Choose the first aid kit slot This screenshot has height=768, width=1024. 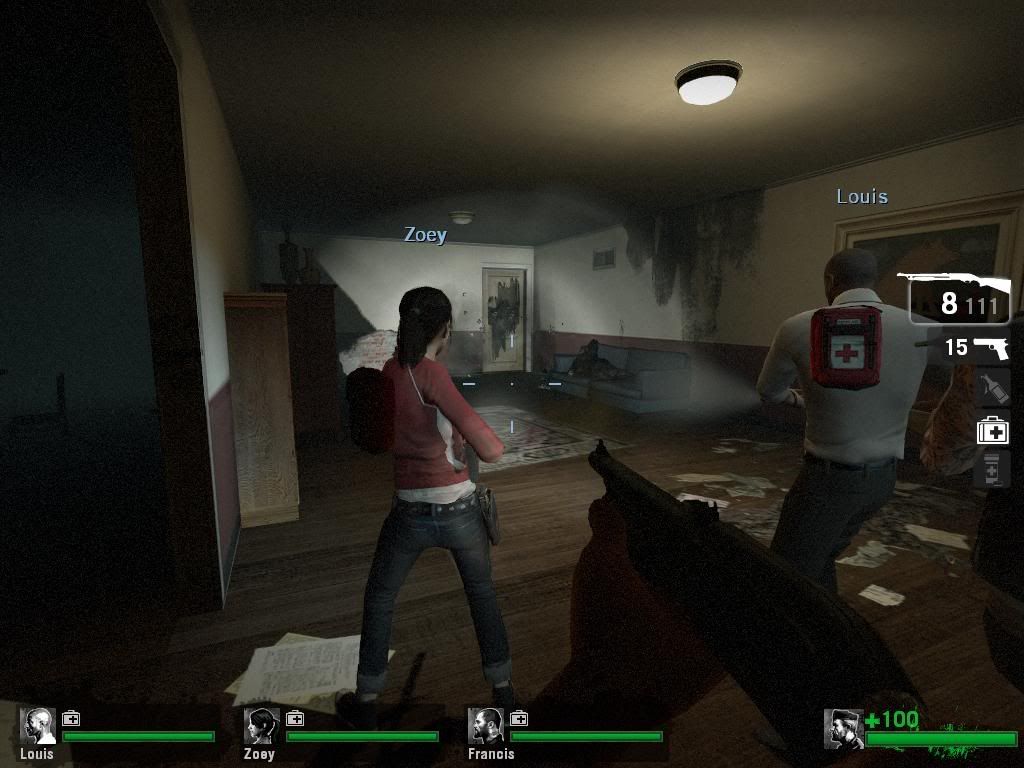point(992,430)
